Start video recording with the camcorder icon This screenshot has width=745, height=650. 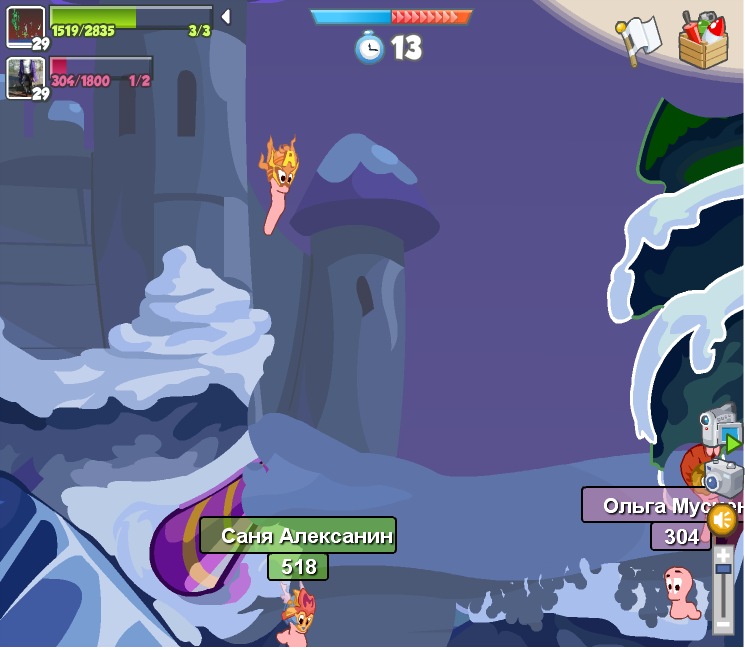720,428
